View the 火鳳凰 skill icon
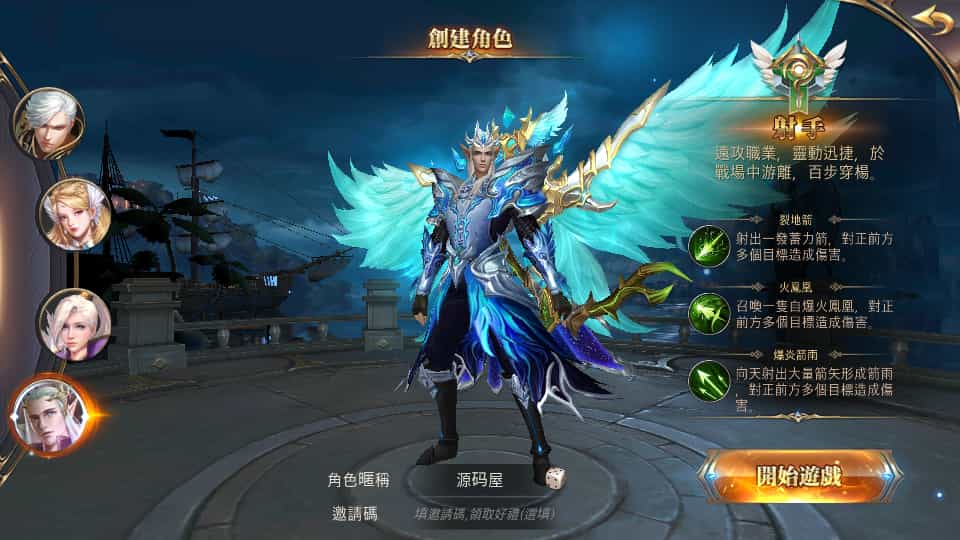The height and width of the screenshot is (540, 960). point(709,313)
